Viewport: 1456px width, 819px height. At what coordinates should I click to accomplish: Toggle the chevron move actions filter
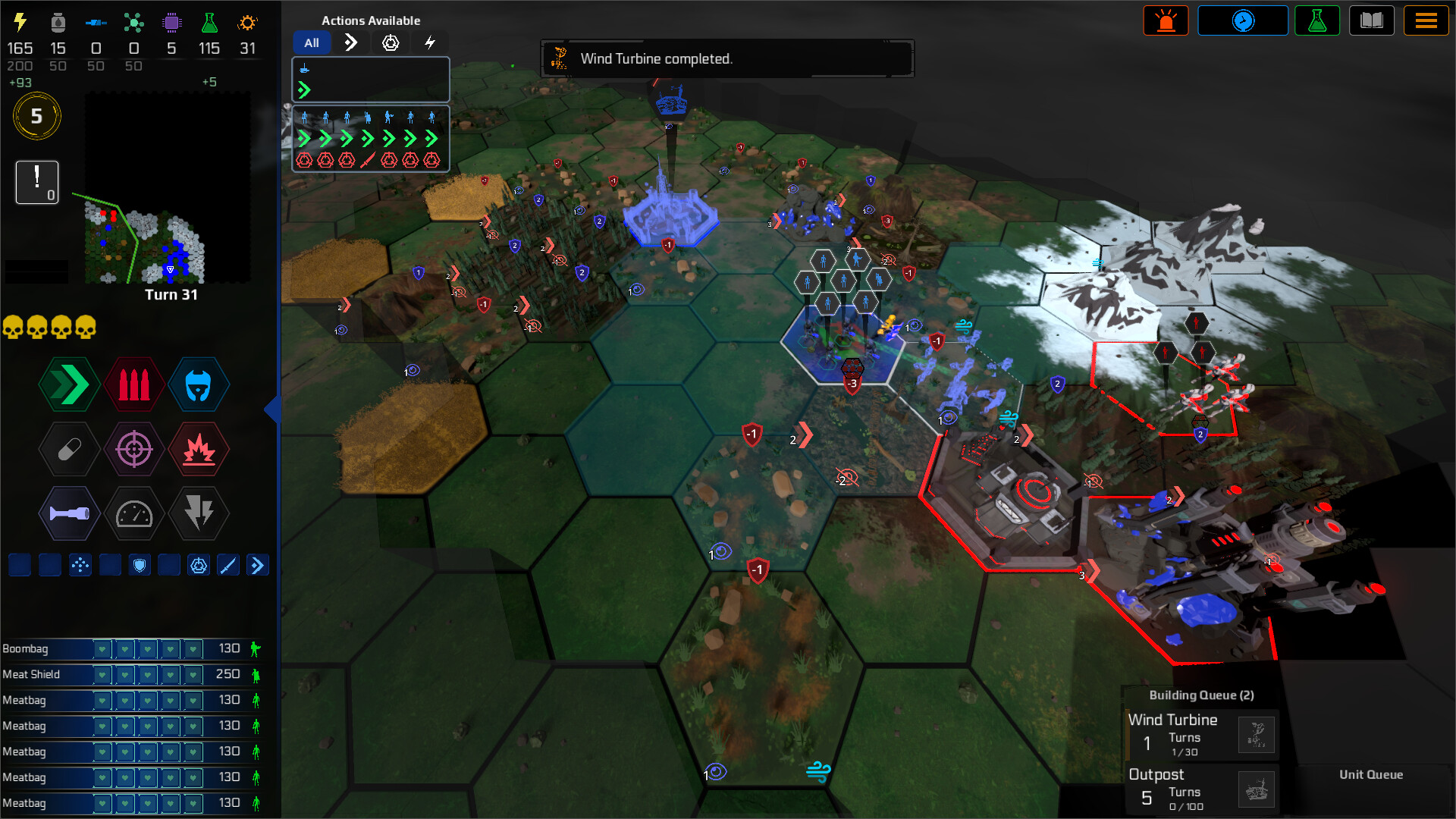350,42
